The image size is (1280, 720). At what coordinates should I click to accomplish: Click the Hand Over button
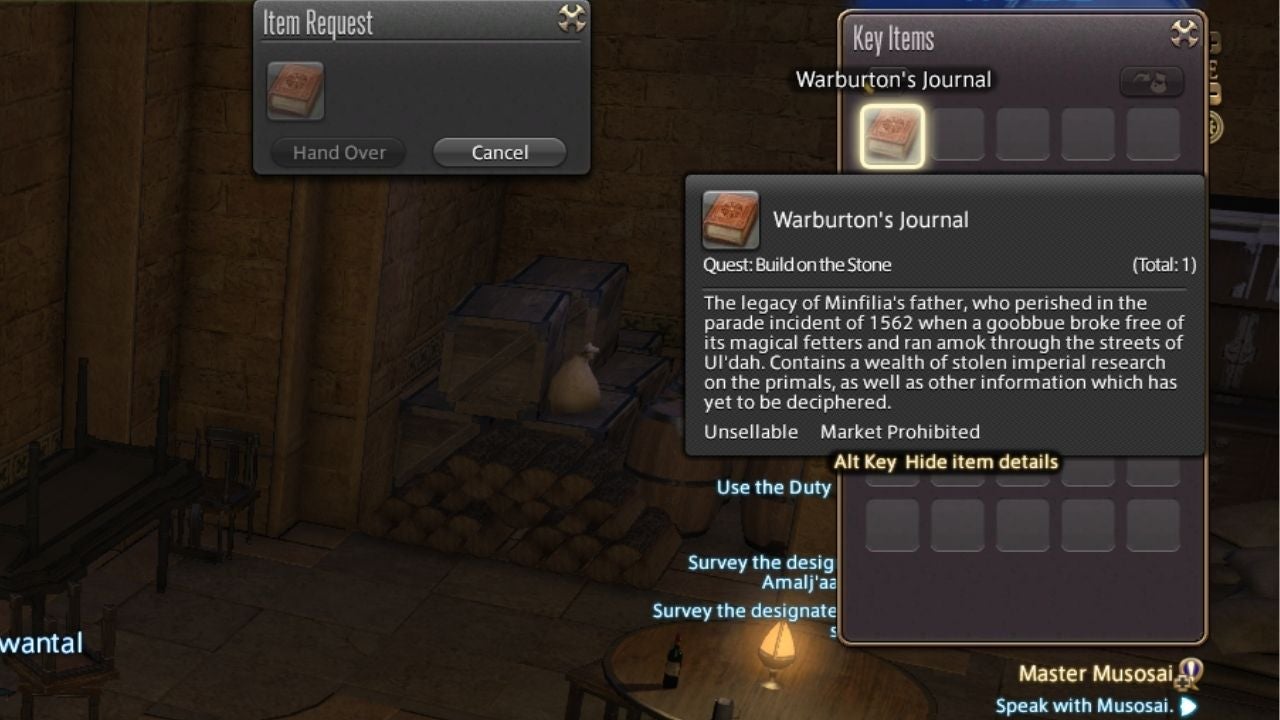pos(337,152)
